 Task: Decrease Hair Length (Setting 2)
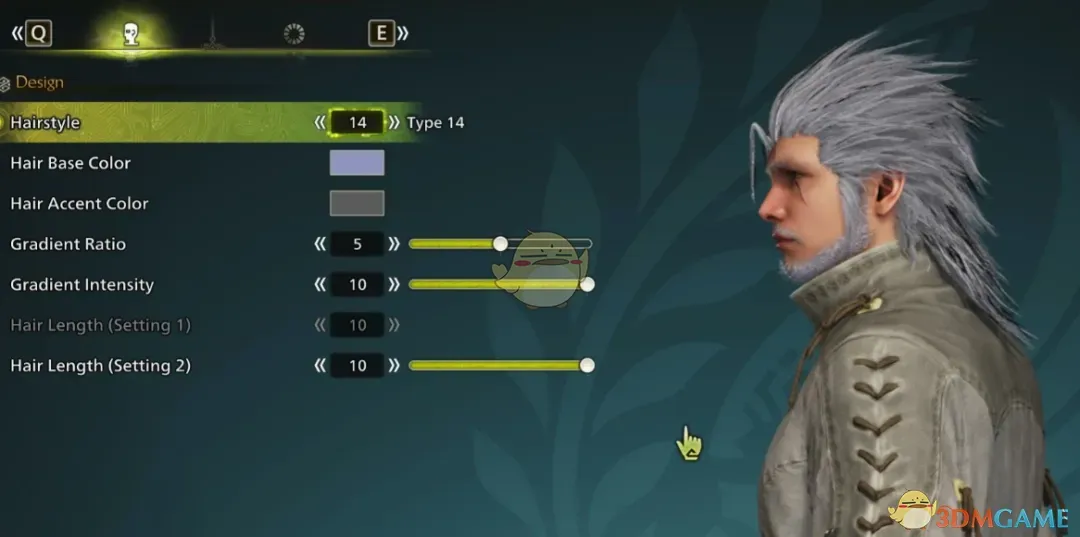click(x=320, y=366)
